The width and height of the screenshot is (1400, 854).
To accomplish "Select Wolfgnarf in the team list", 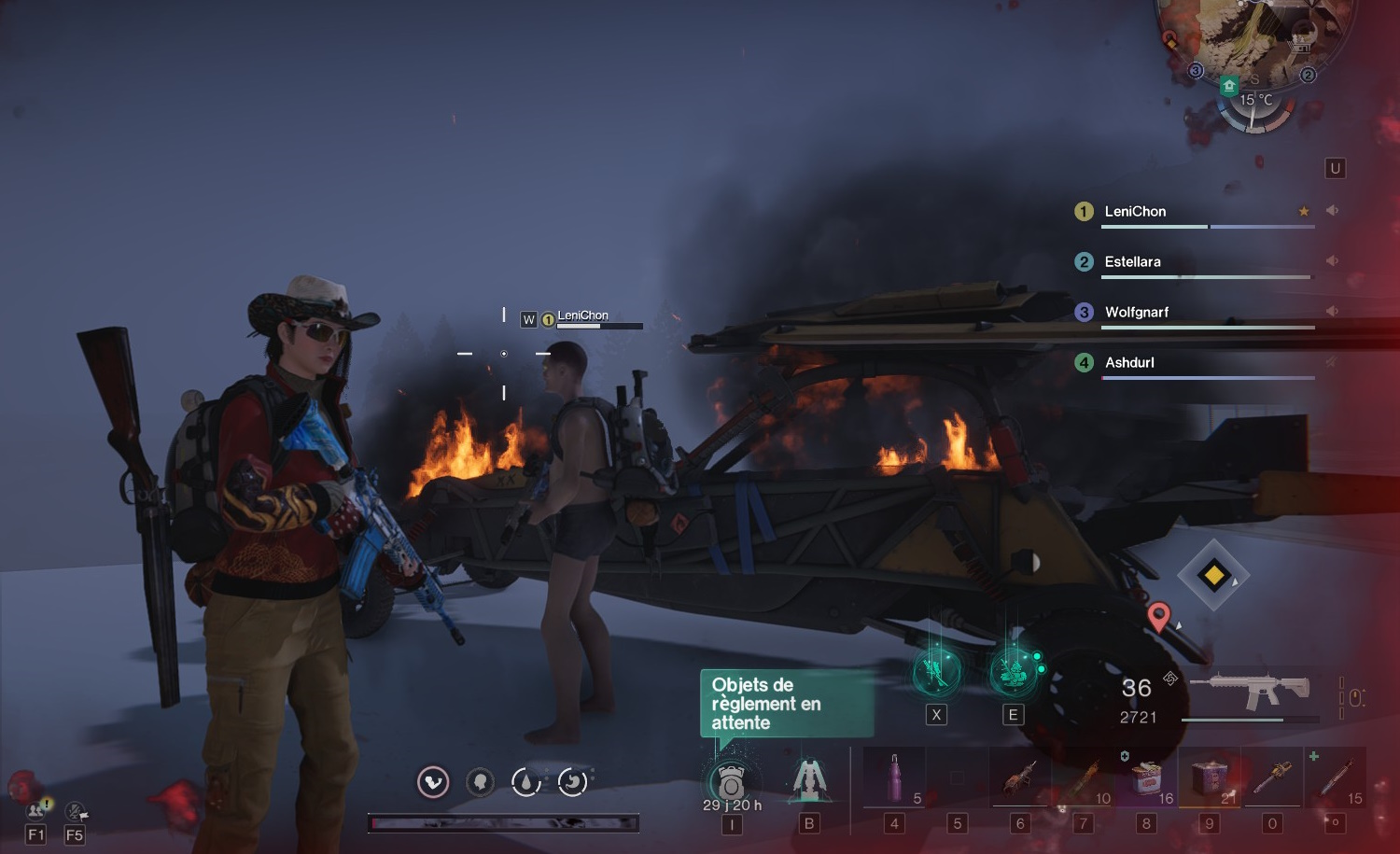I will (1136, 313).
